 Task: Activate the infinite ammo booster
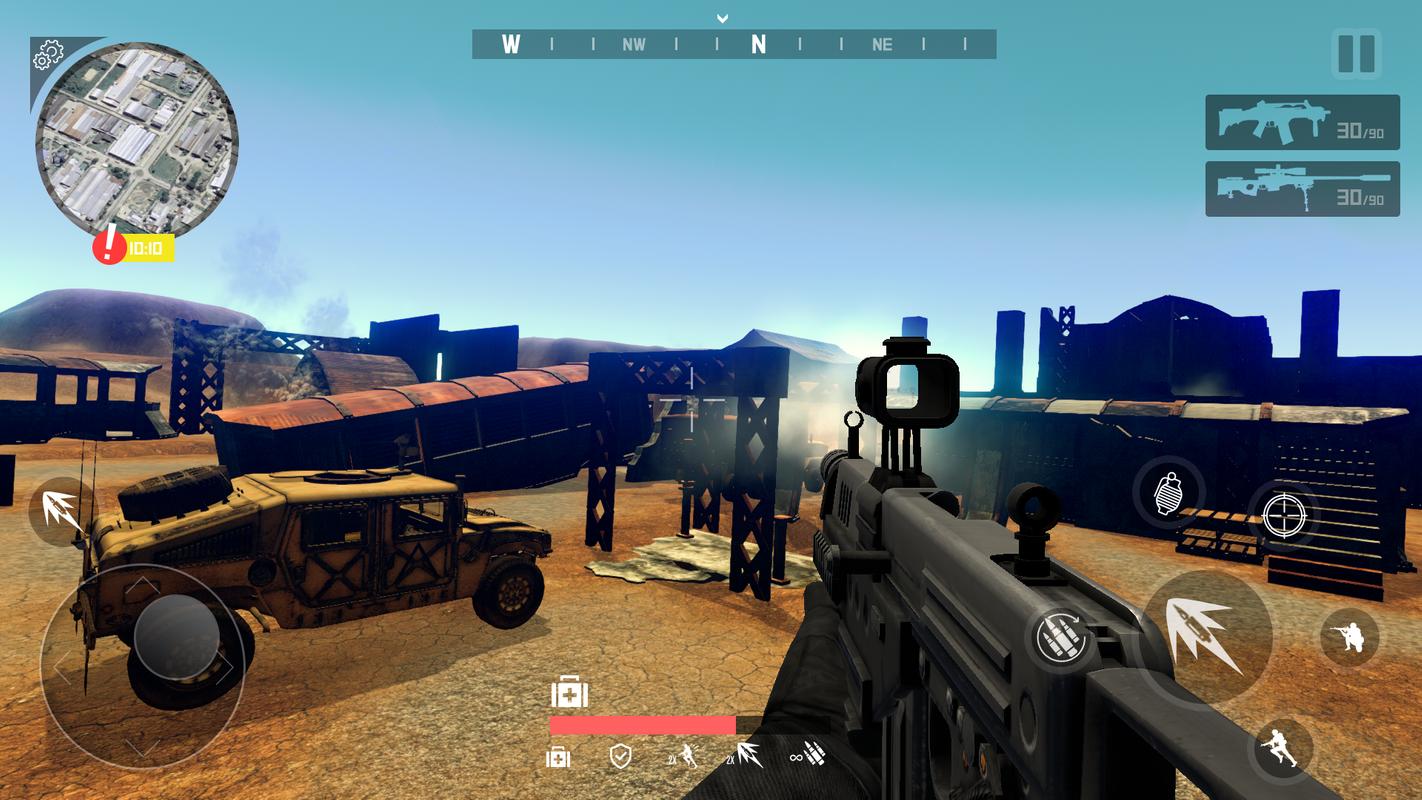[x=807, y=757]
